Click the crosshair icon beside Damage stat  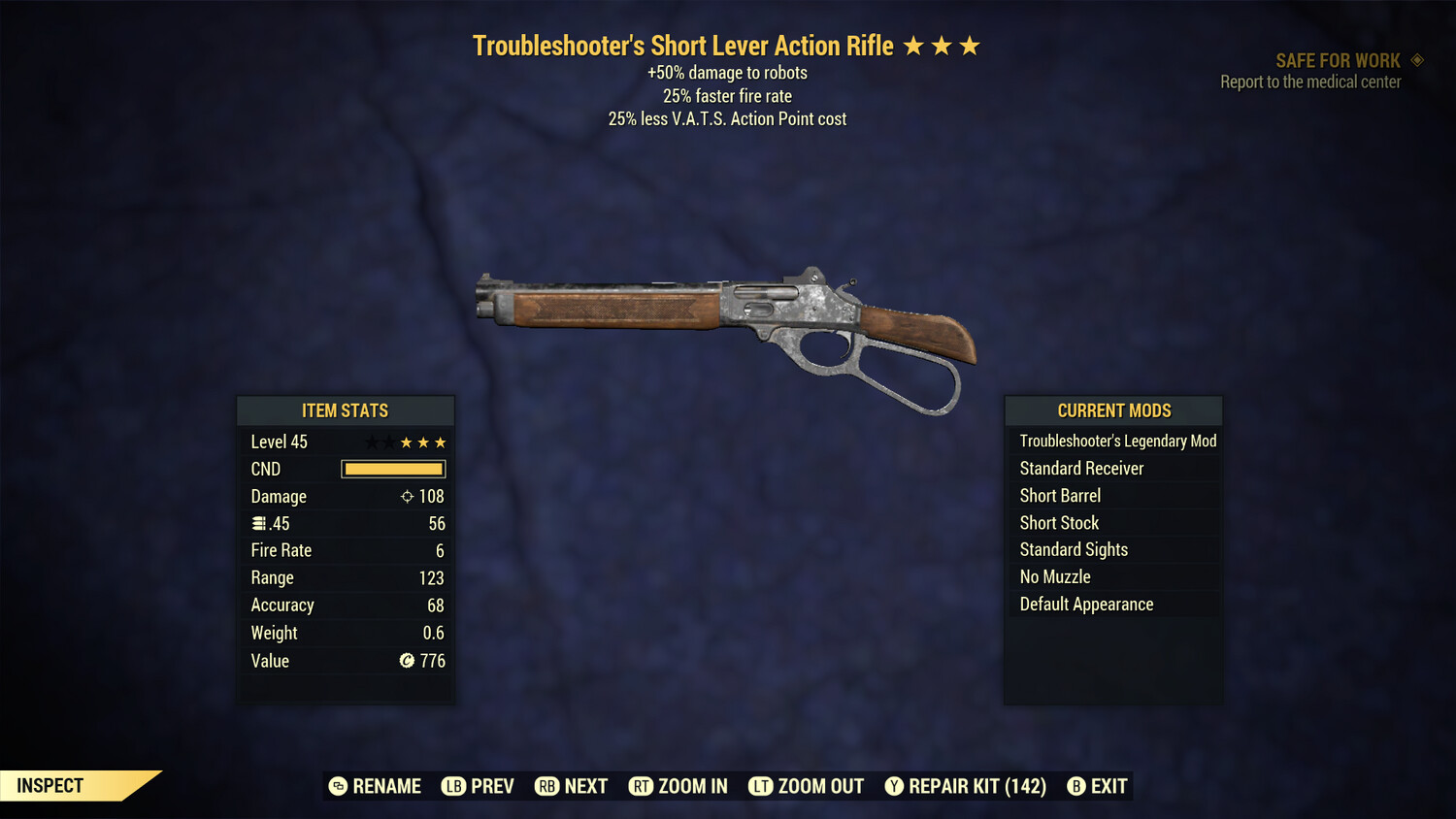coord(407,496)
